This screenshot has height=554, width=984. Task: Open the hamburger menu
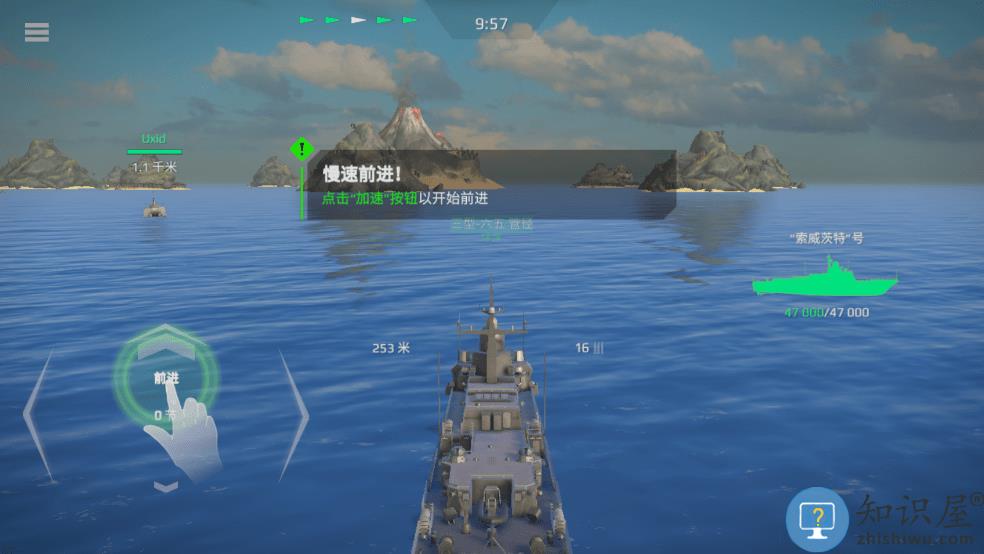pos(37,32)
